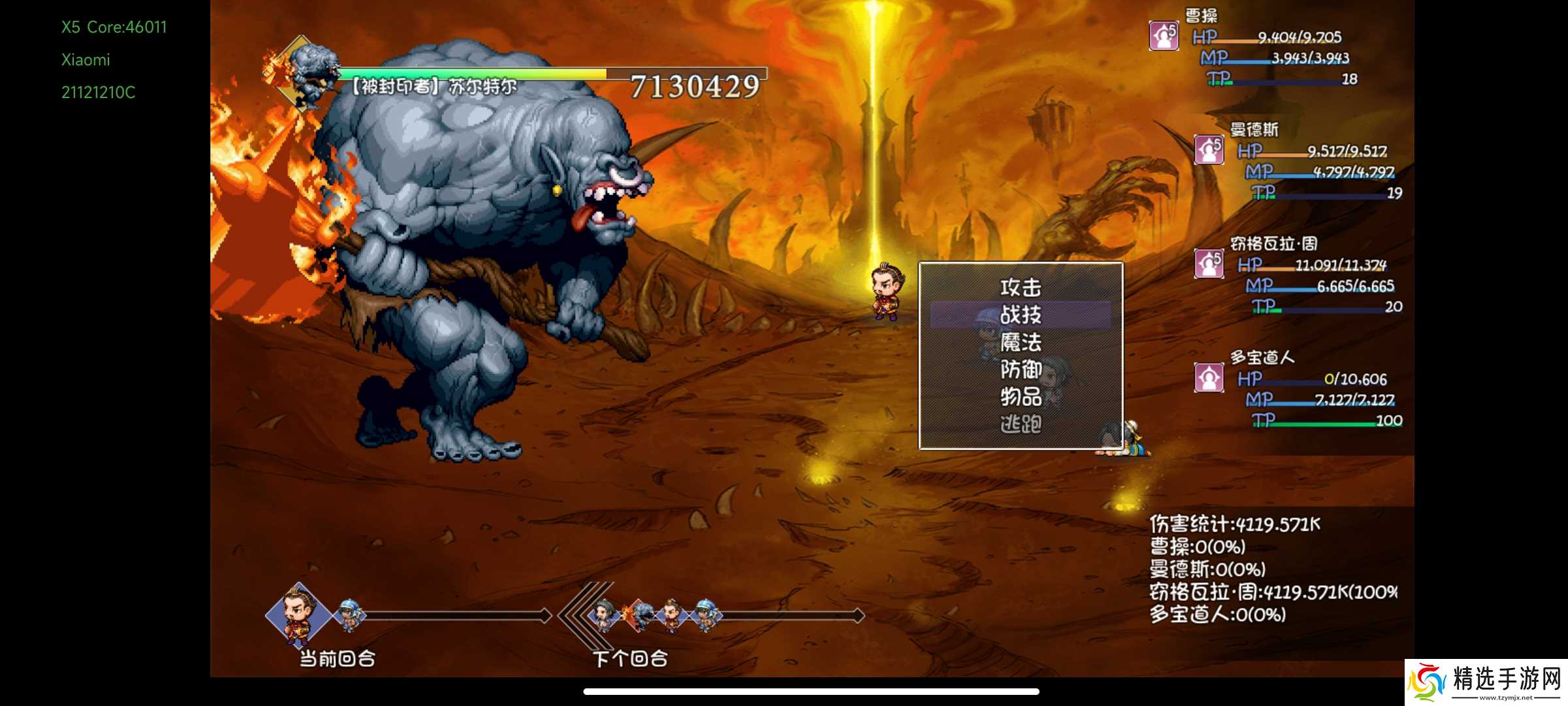
Task: Choose the 战技 command
Action: 1021,314
